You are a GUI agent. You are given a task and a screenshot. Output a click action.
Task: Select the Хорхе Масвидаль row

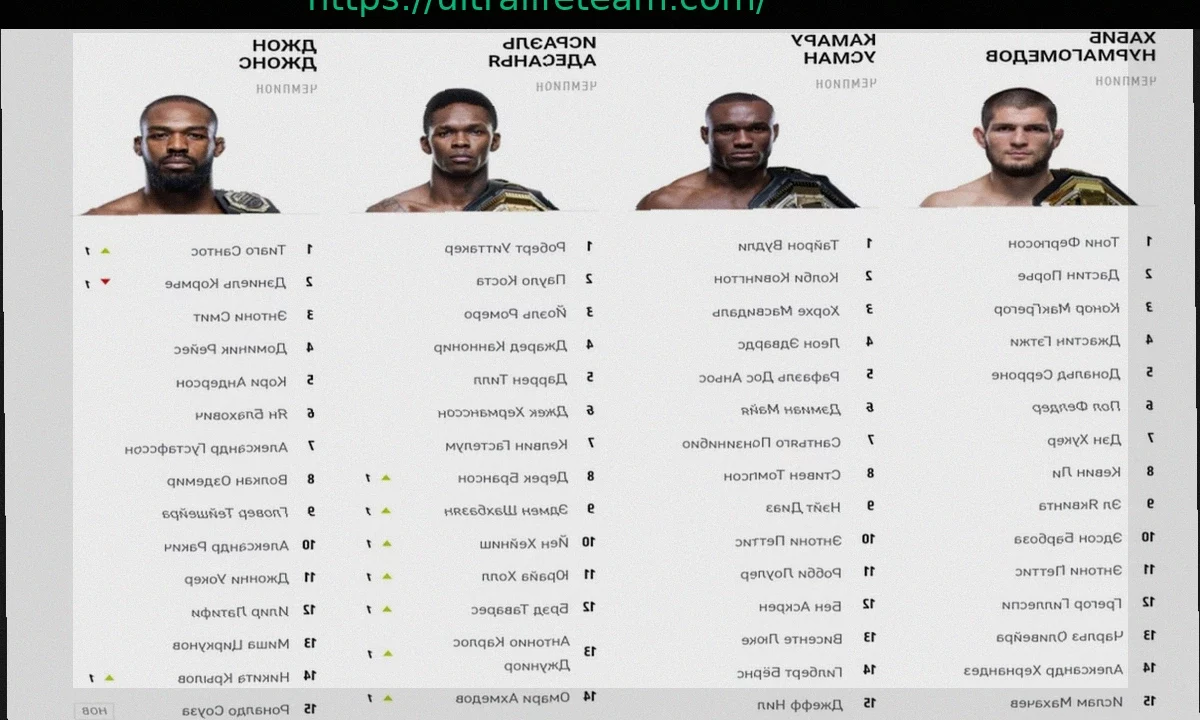[775, 311]
